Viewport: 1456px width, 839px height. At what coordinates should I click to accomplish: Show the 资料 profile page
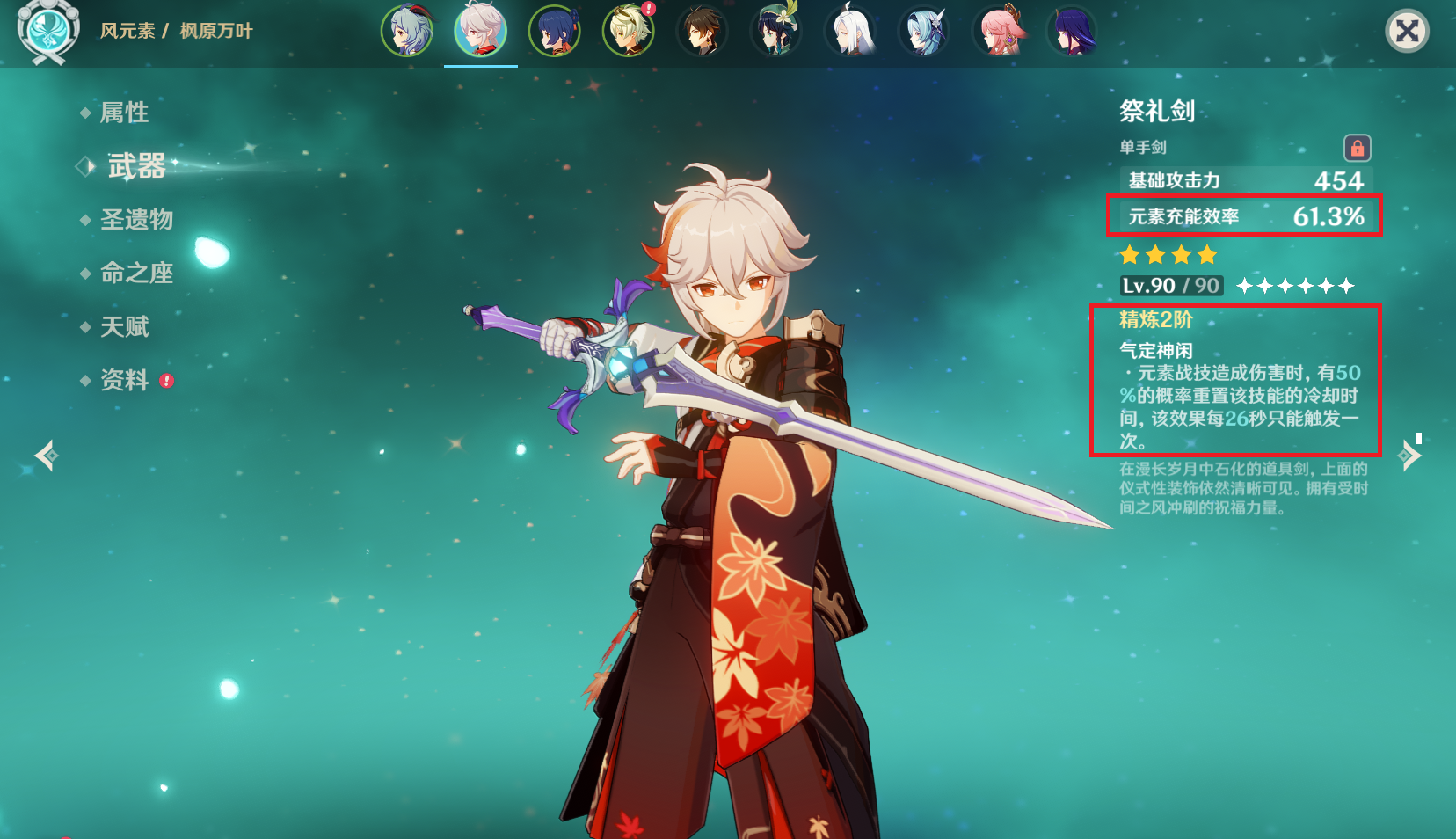[x=124, y=380]
